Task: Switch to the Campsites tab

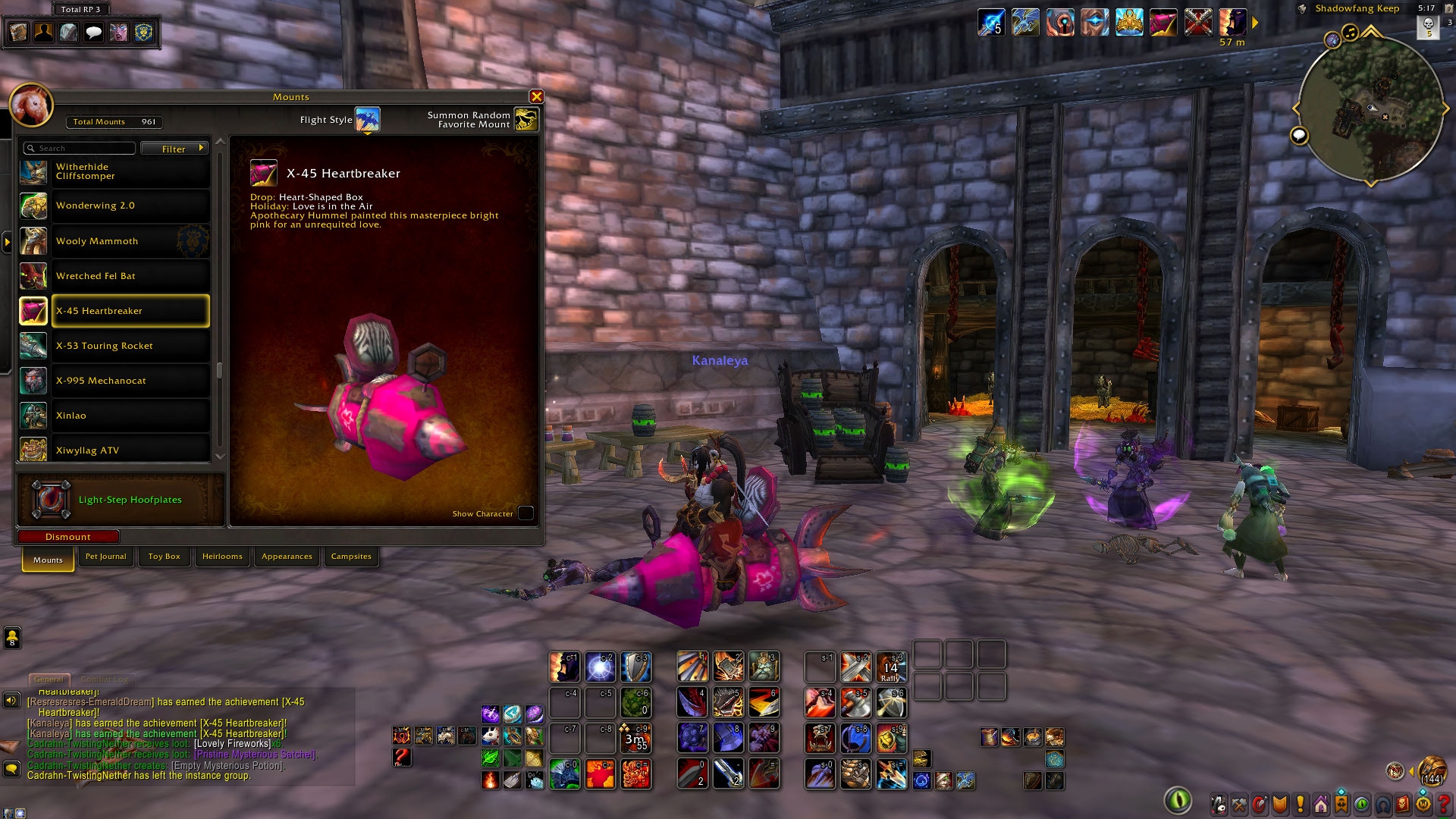Action: pos(351,557)
